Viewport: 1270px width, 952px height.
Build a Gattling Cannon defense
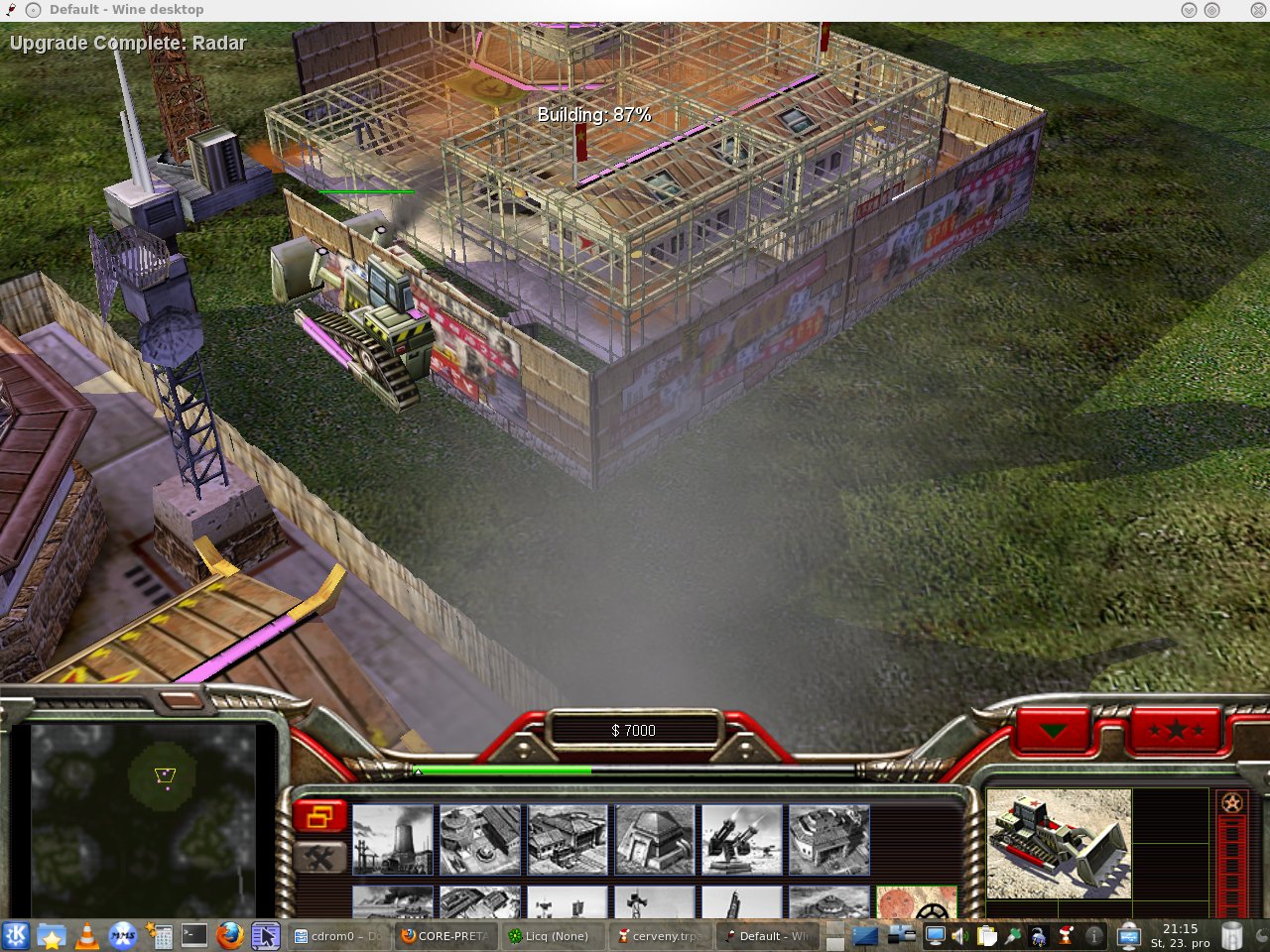coord(742,839)
